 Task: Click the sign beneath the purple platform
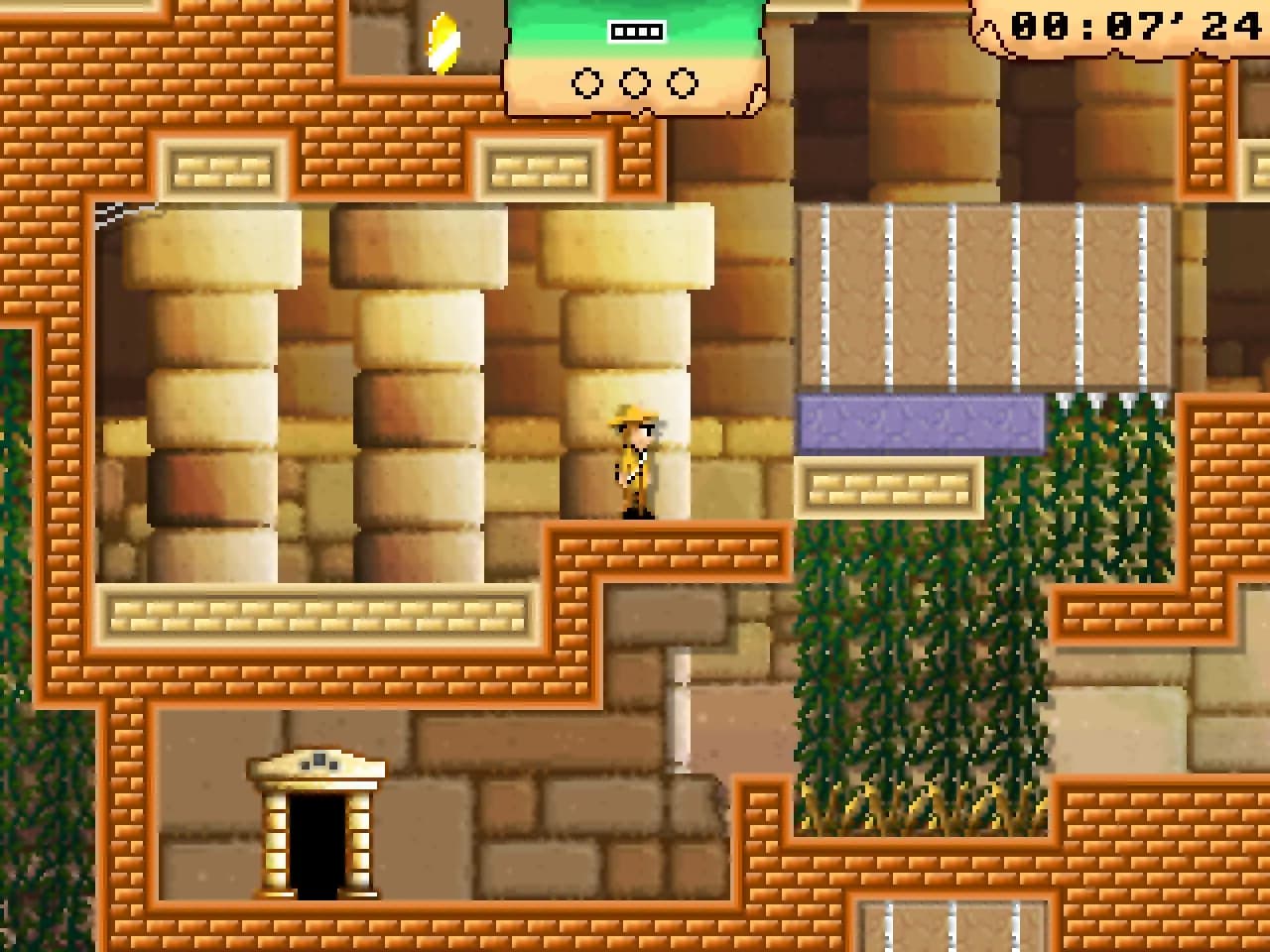890,486
